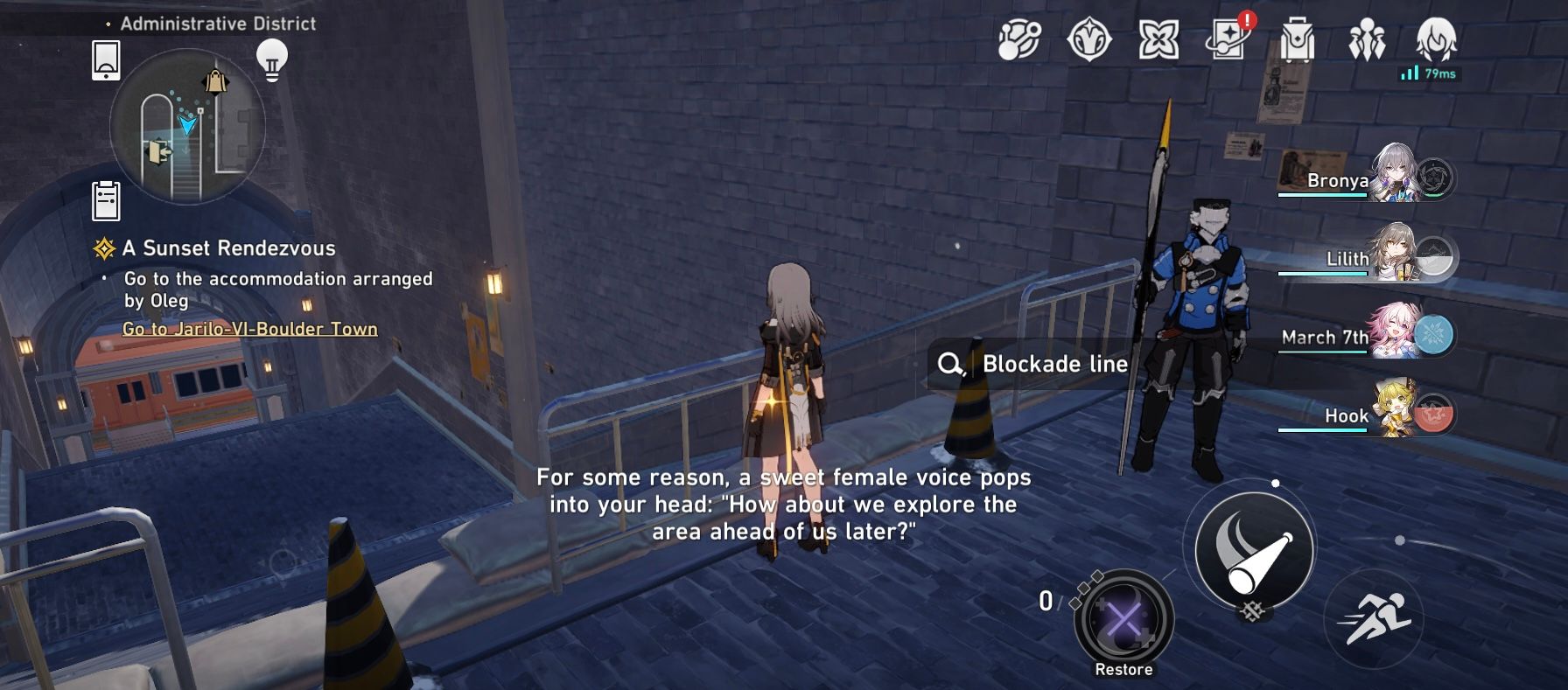Click the light bulb adventure hint icon
The image size is (1568, 690).
point(272,59)
